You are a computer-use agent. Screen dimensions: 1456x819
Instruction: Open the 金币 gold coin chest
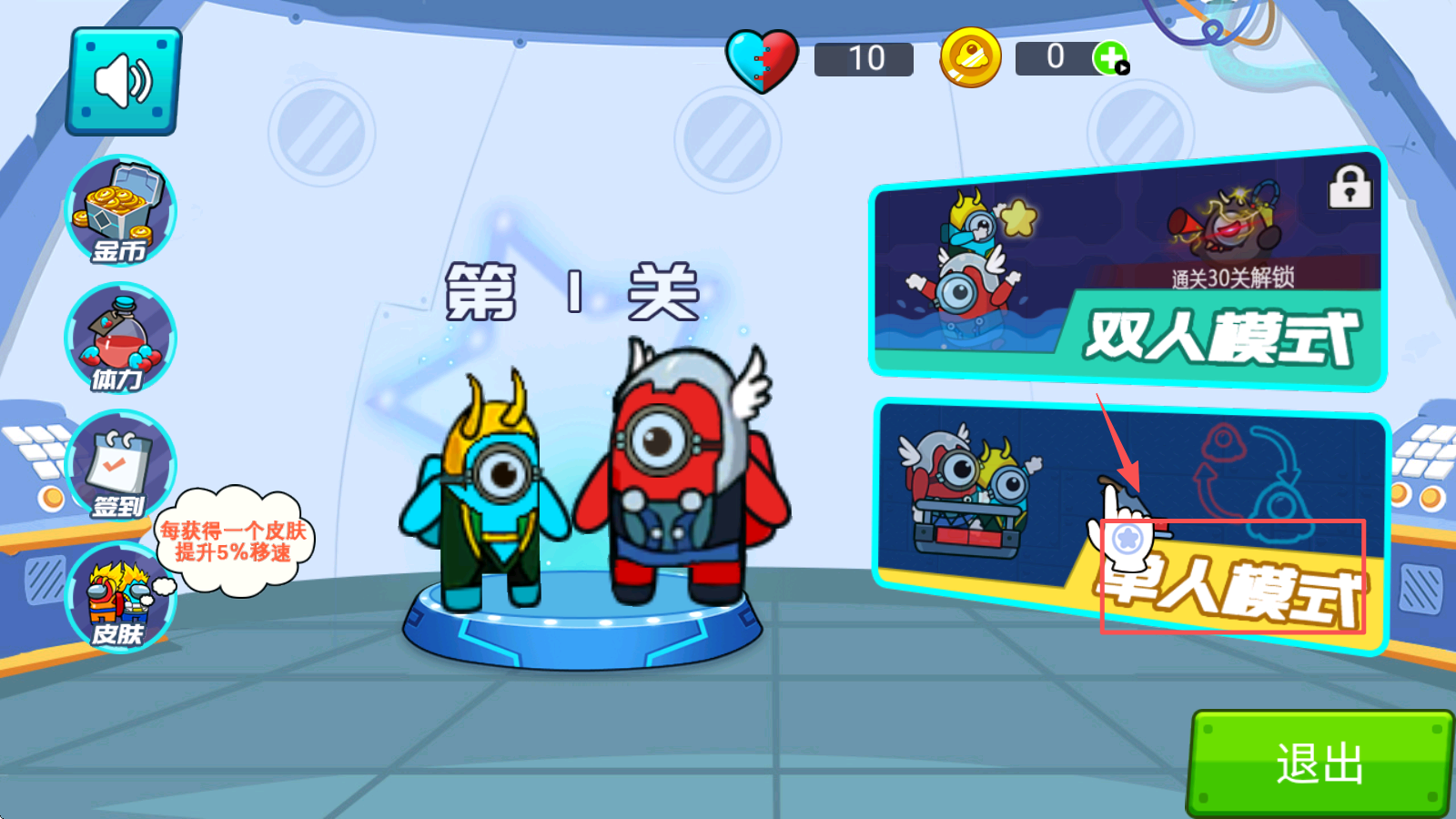click(x=120, y=211)
